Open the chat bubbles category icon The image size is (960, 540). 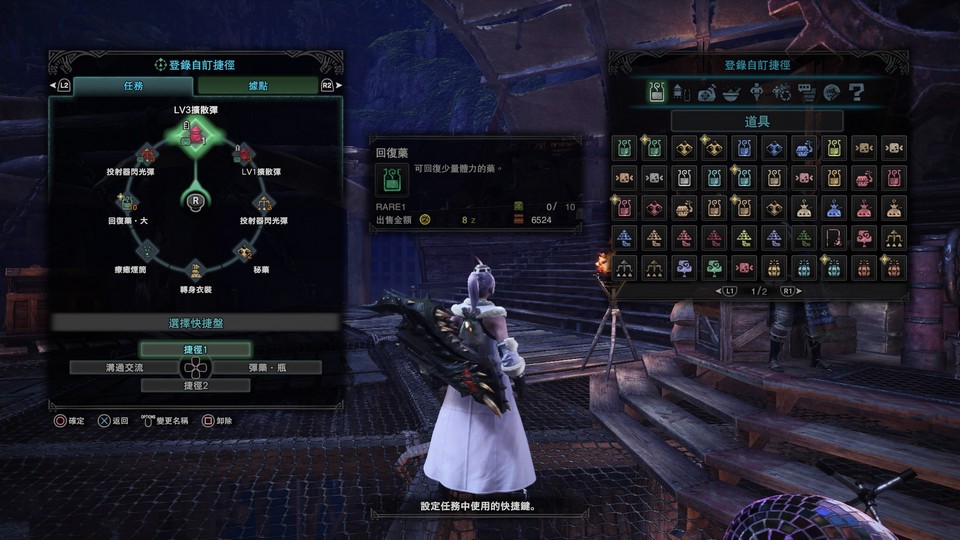click(807, 93)
